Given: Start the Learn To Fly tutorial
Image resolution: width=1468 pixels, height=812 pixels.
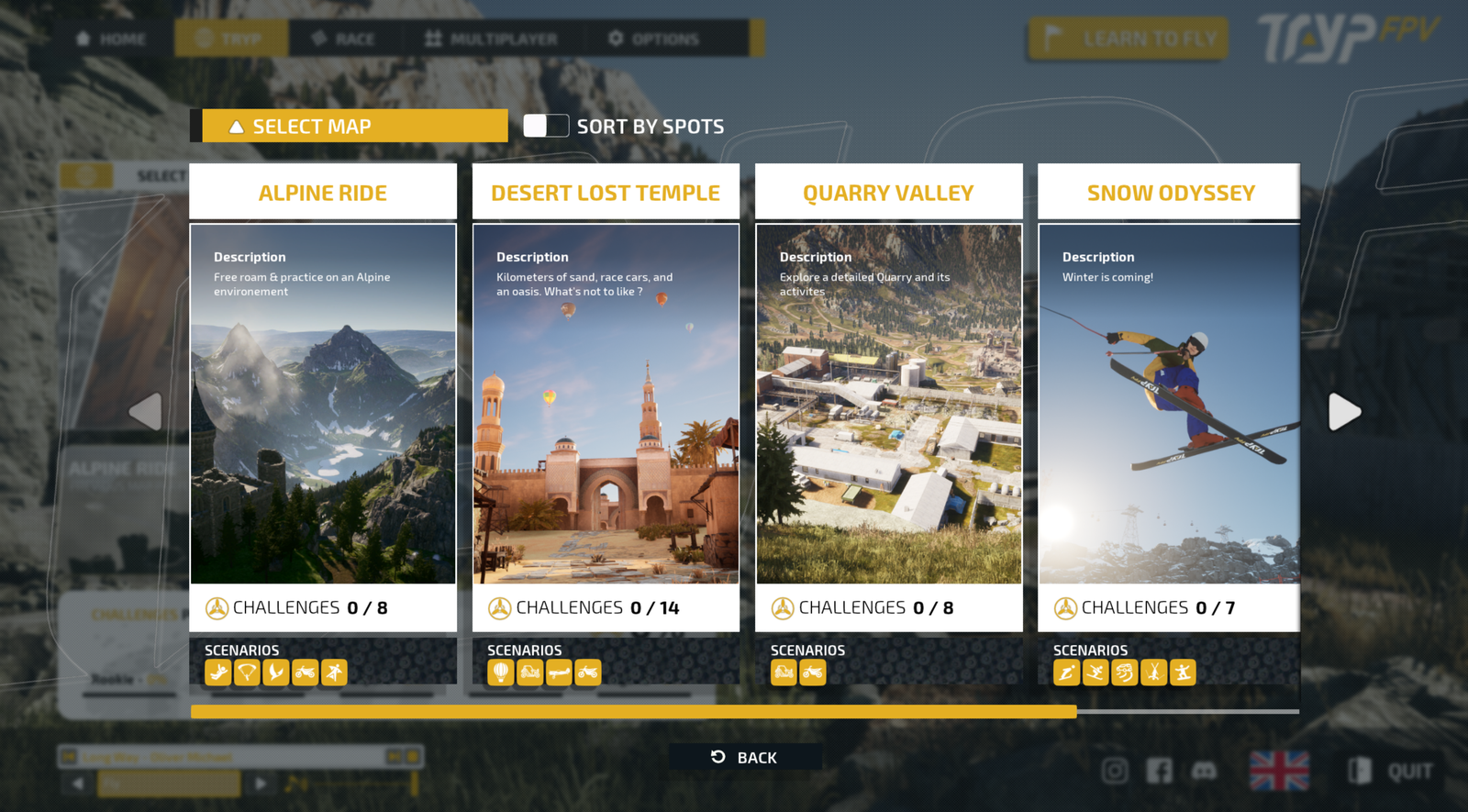Looking at the screenshot, I should click(1129, 39).
